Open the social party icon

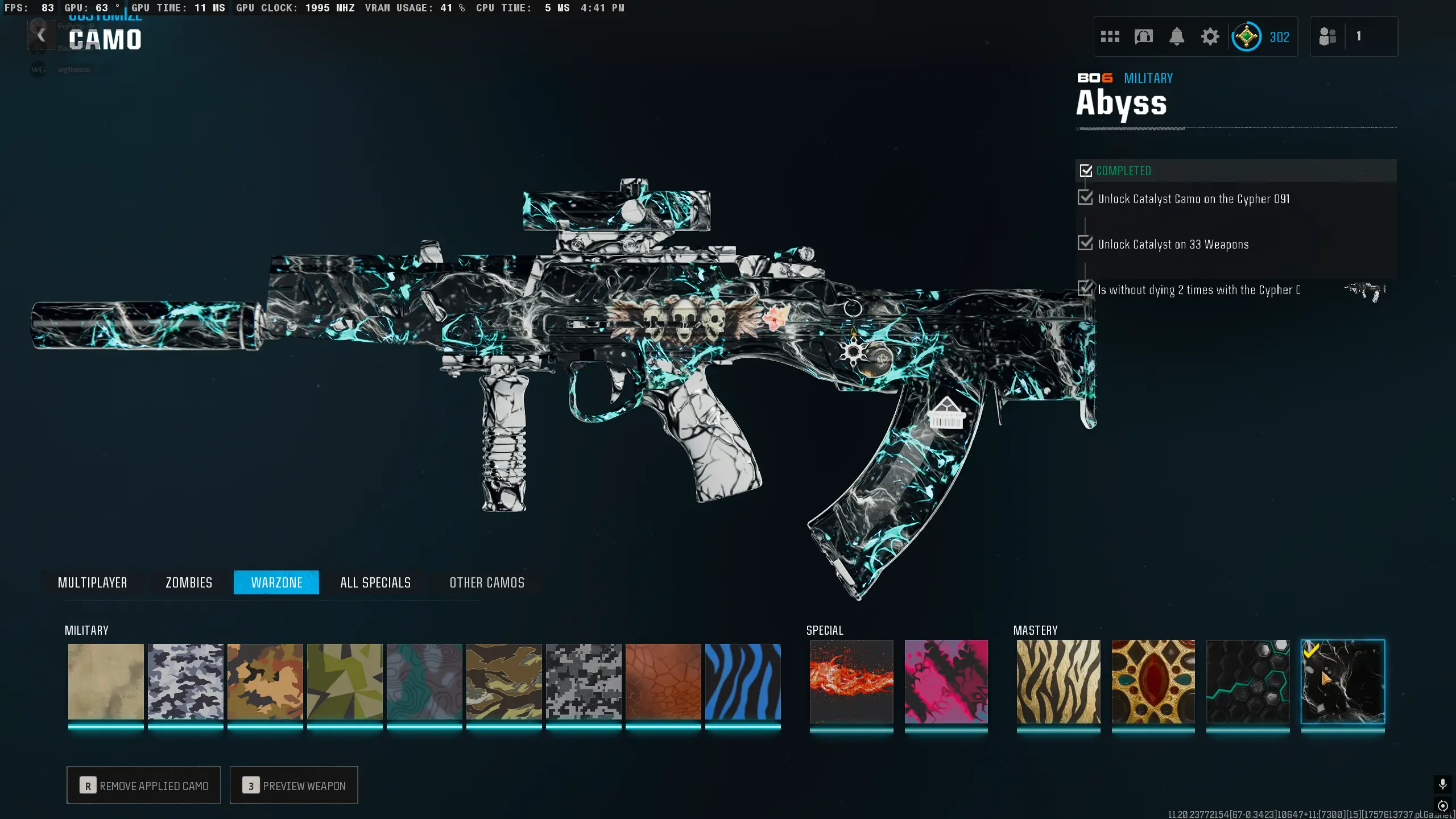pos(1327,37)
